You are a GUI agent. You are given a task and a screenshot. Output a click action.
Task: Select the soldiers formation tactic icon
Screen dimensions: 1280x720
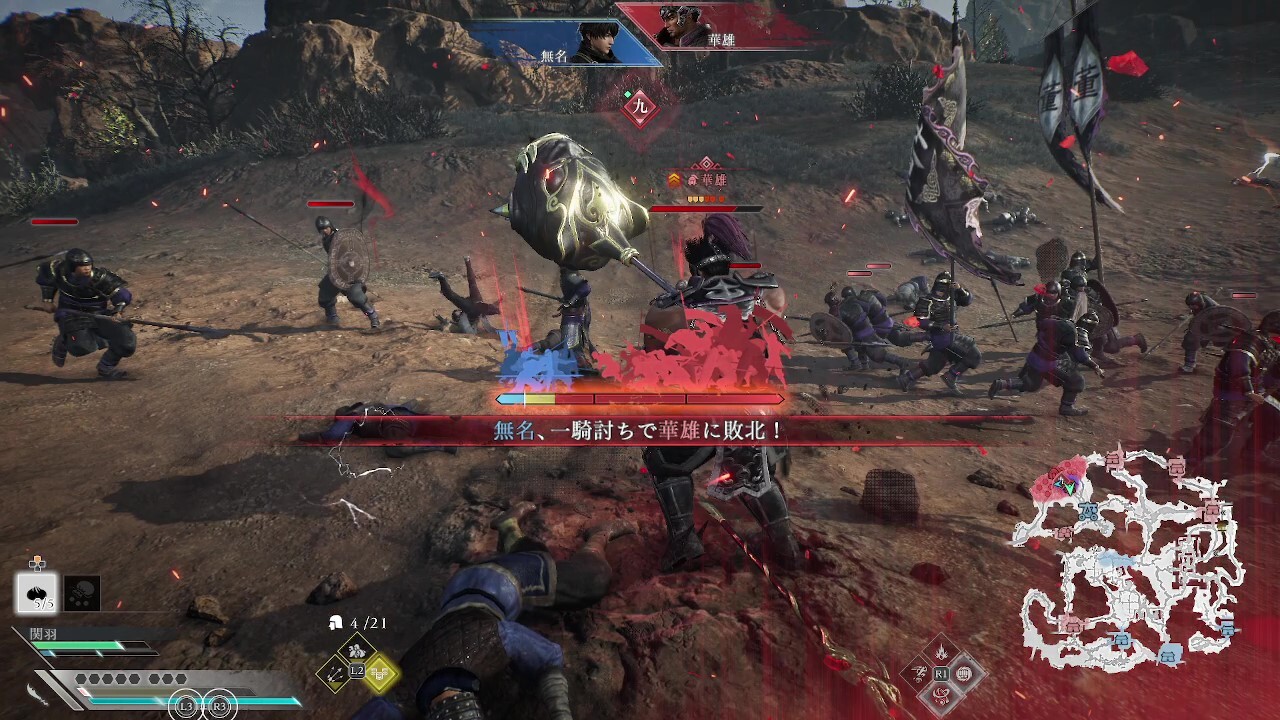click(356, 650)
